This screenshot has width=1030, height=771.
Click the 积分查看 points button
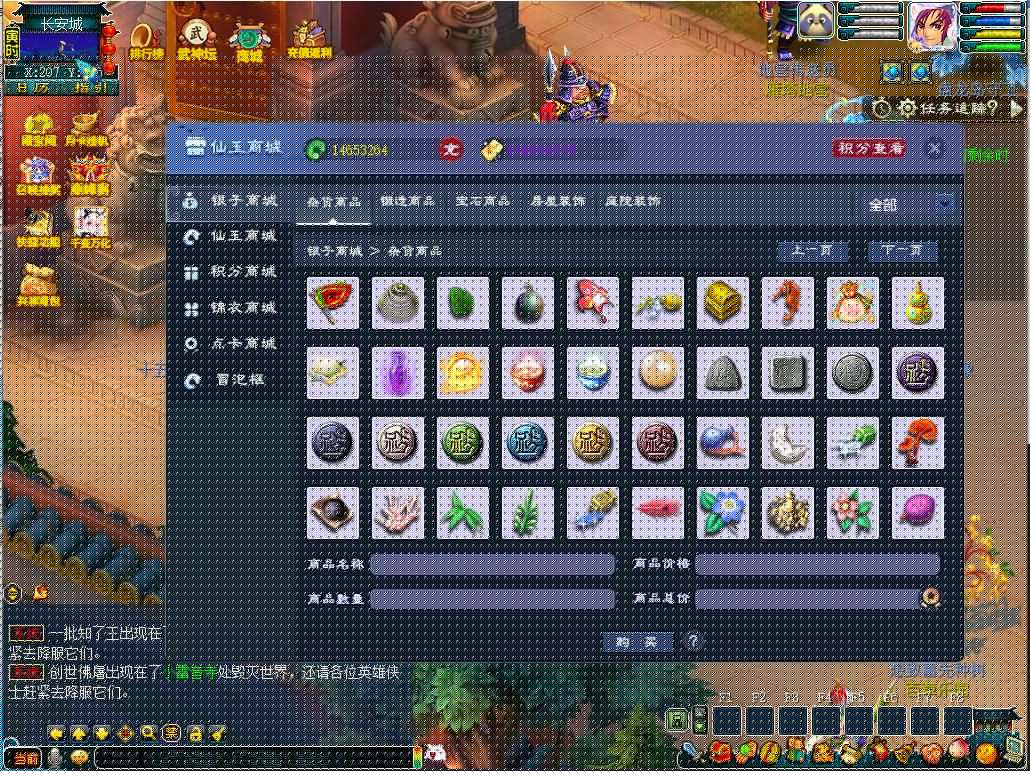870,148
